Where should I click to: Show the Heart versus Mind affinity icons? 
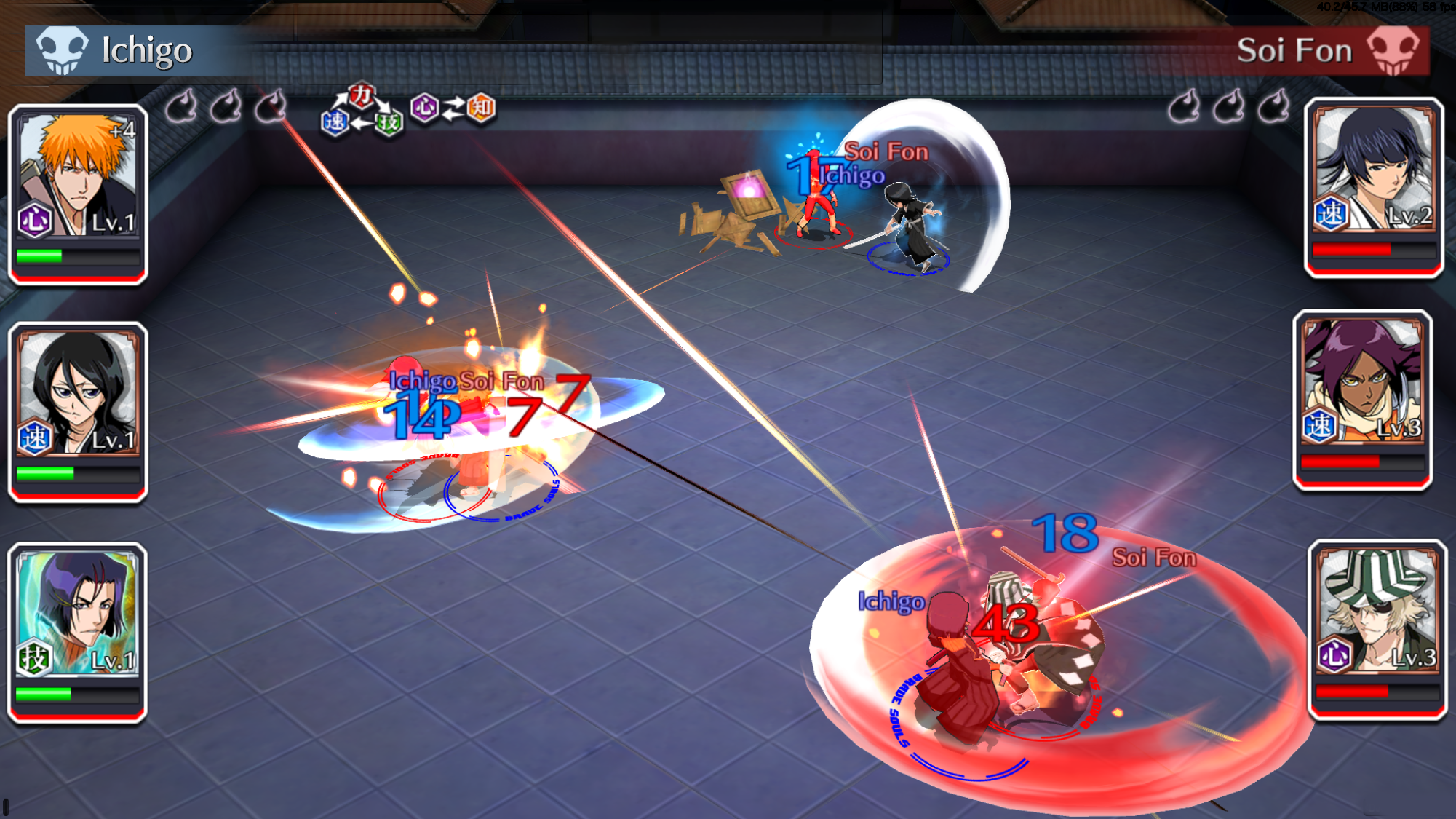tap(453, 108)
